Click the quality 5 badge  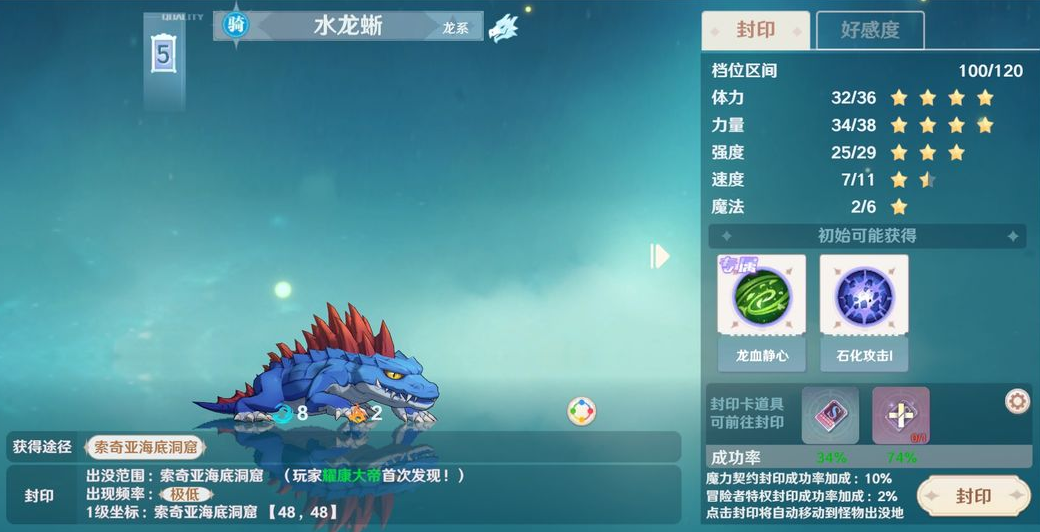tap(164, 54)
